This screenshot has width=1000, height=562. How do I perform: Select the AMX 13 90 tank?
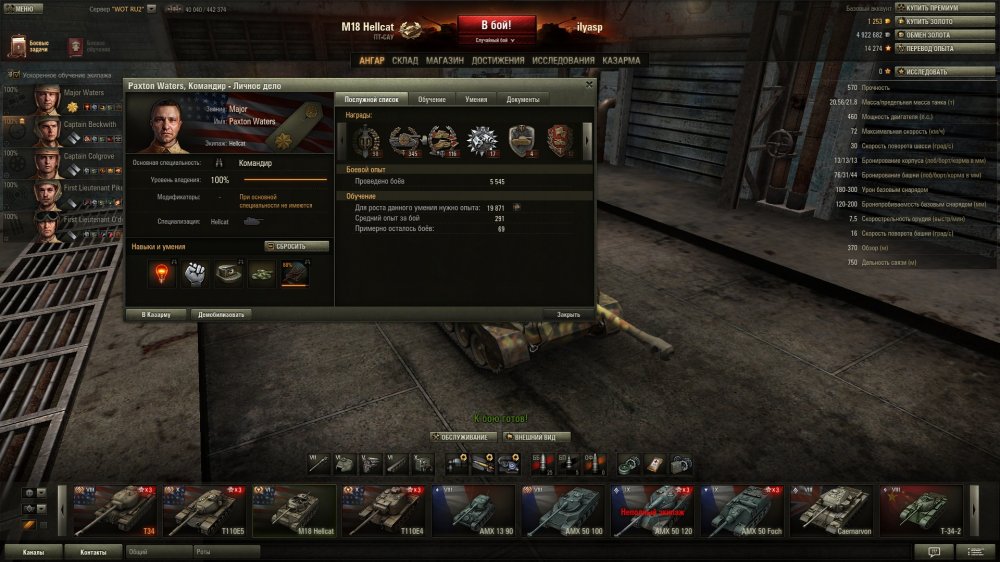pos(472,510)
